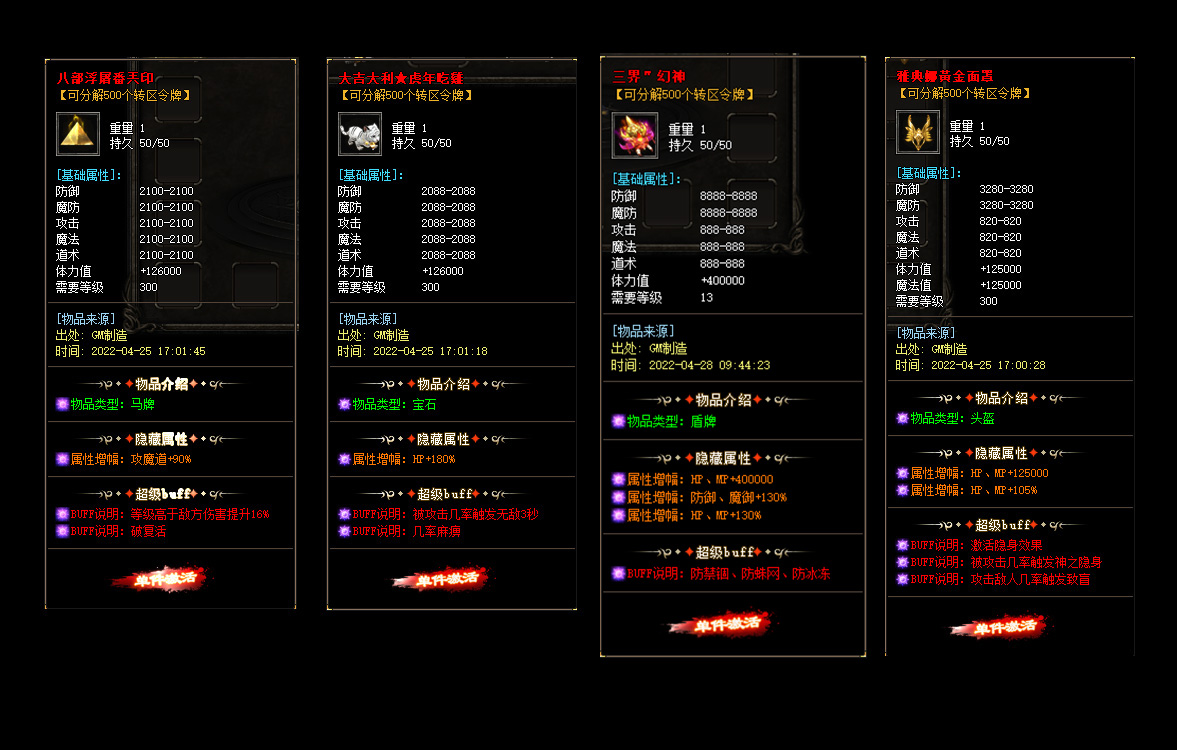Select the 雅典娜黄金面罩 golden helmet icon
The width and height of the screenshot is (1177, 750).
click(x=917, y=132)
